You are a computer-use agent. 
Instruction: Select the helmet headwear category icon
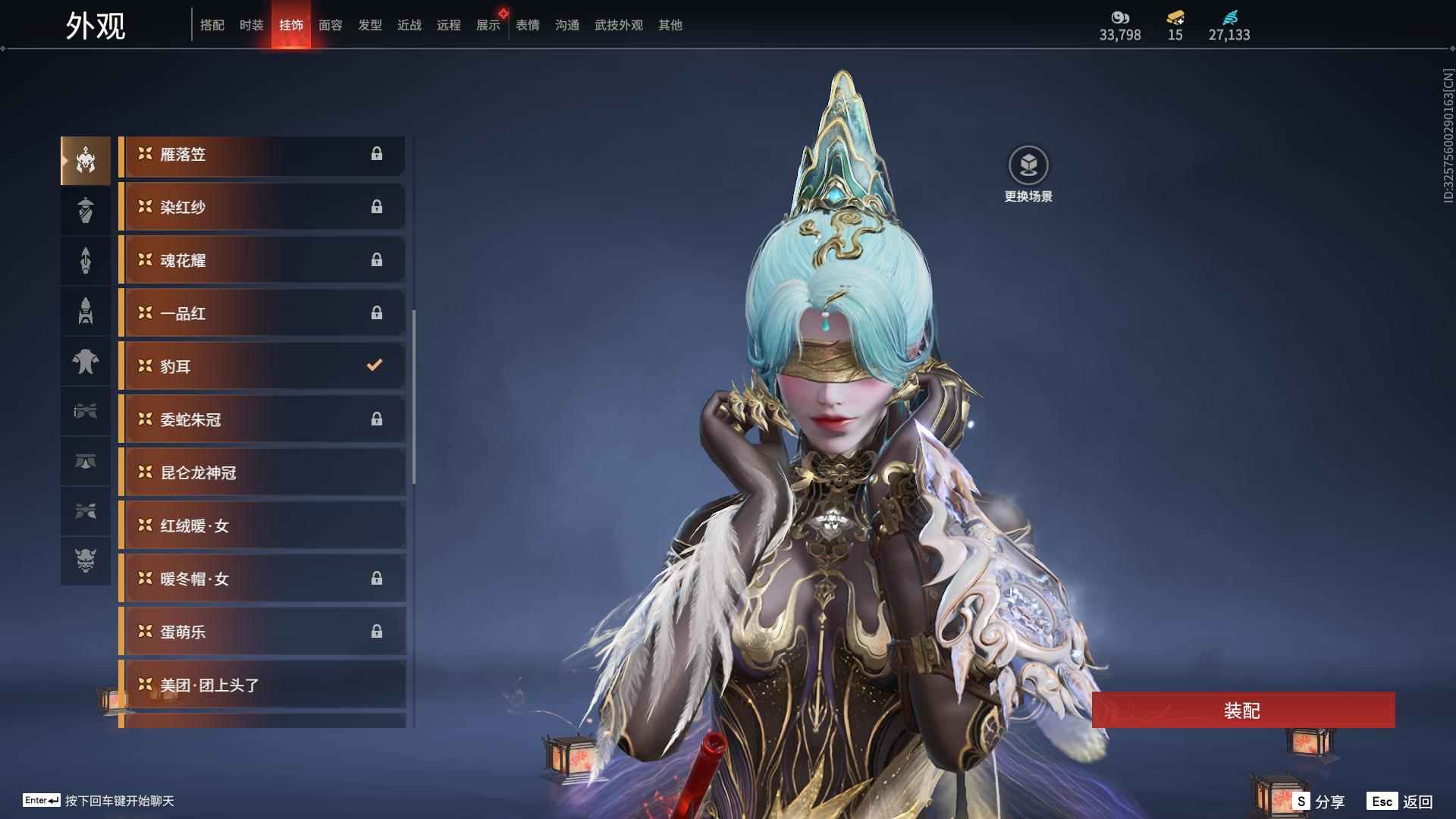tap(86, 161)
